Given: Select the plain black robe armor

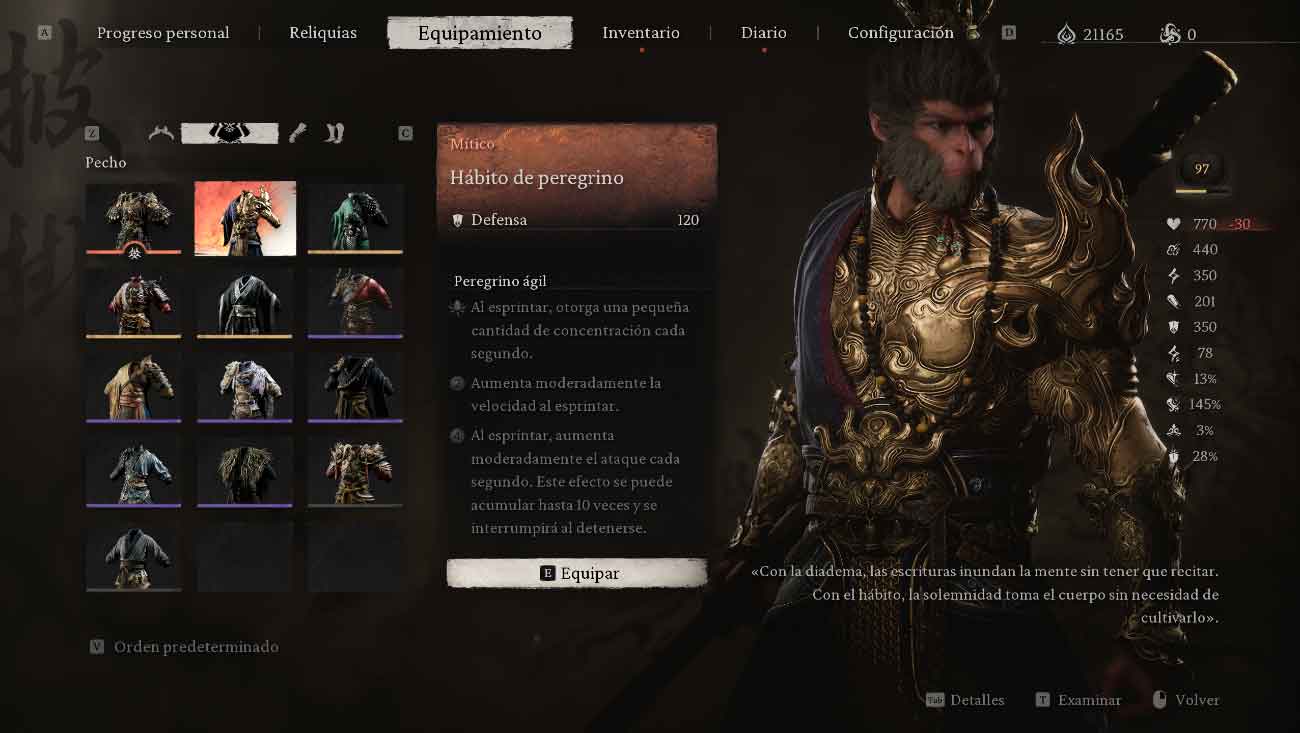Looking at the screenshot, I should pos(245,302).
